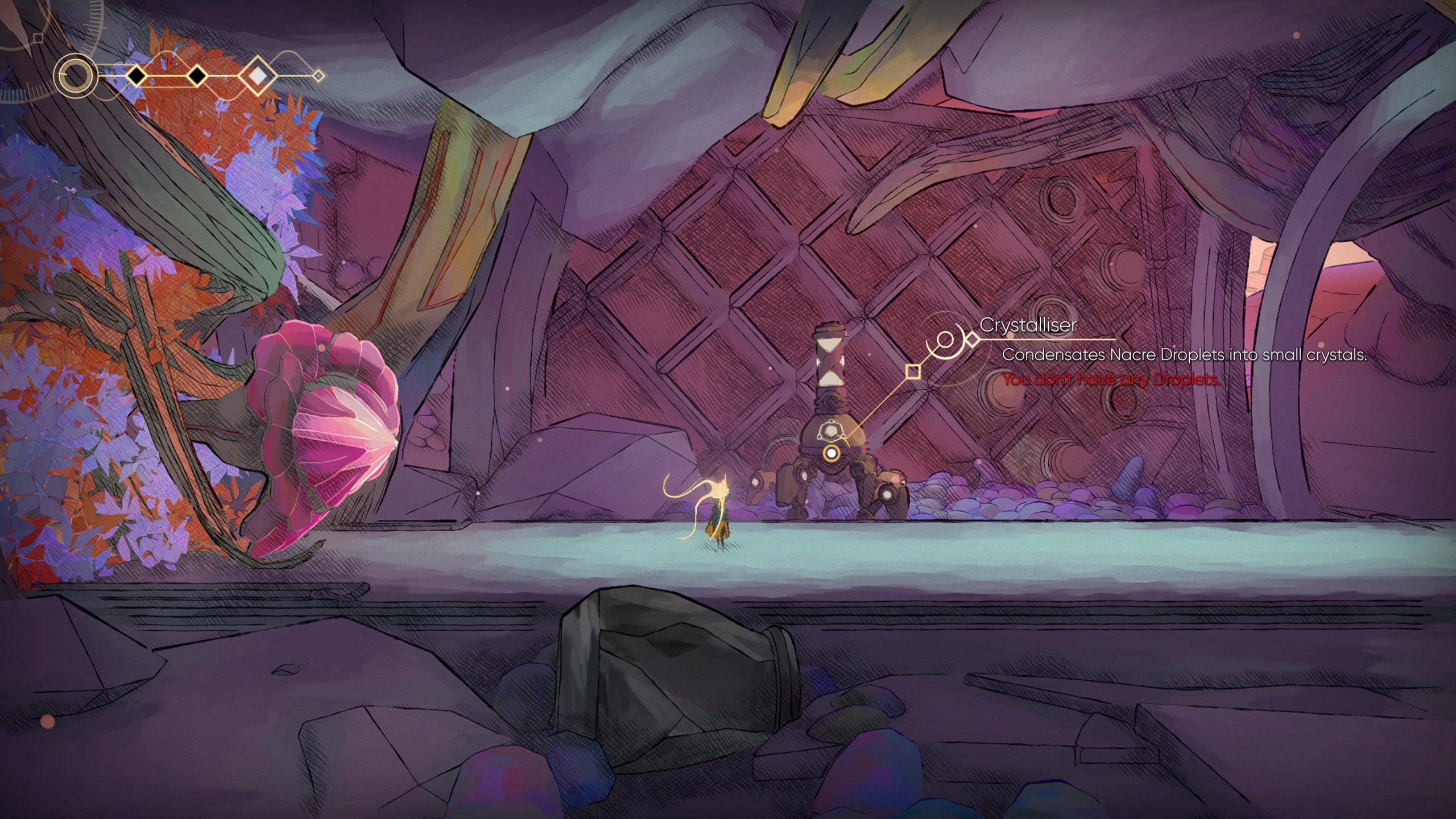Click the circular emblem on the top-left HUD
Viewport: 1456px width, 819px height.
pyautogui.click(x=75, y=75)
